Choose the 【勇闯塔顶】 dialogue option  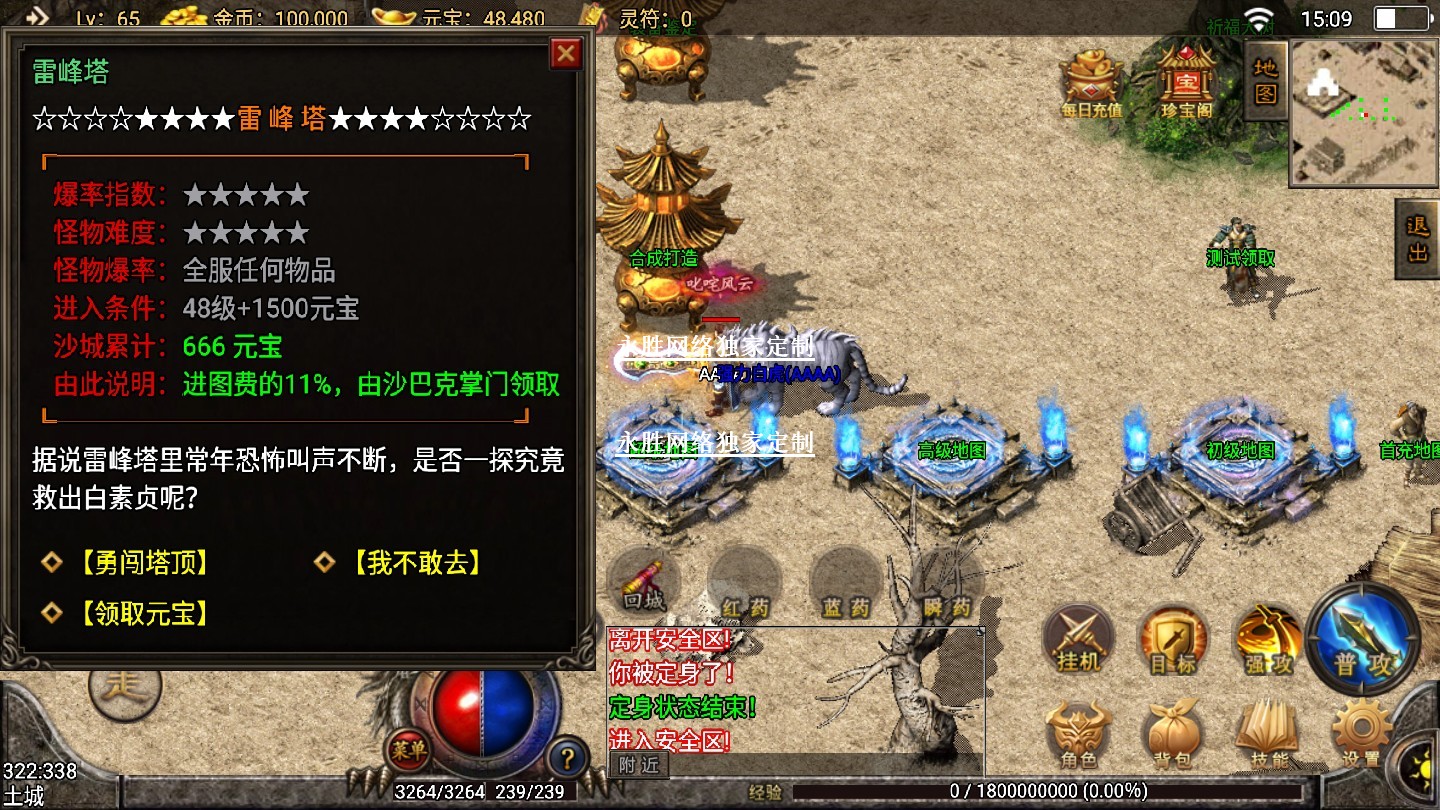point(144,563)
